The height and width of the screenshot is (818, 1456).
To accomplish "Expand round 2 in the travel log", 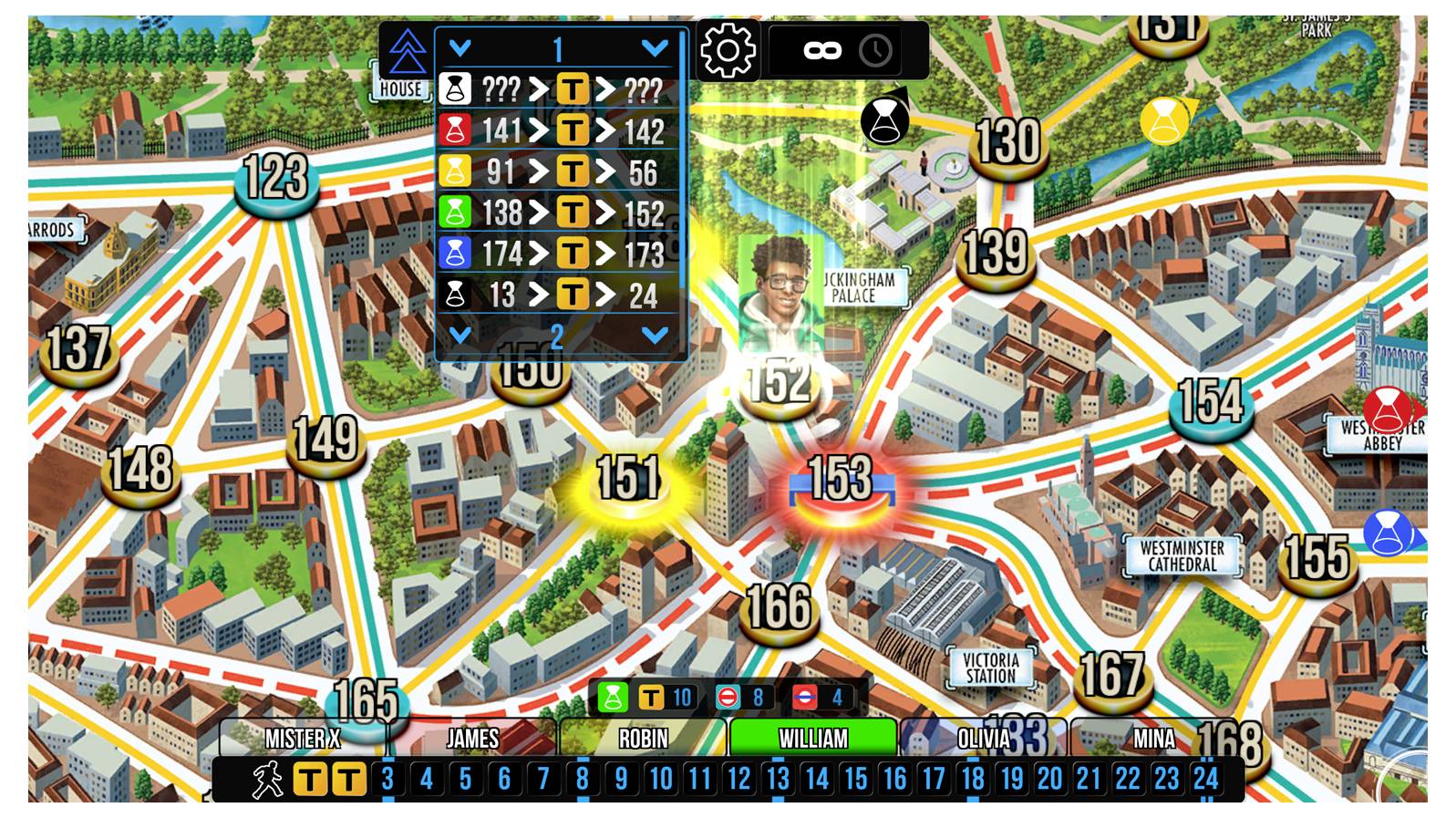I will tap(460, 334).
